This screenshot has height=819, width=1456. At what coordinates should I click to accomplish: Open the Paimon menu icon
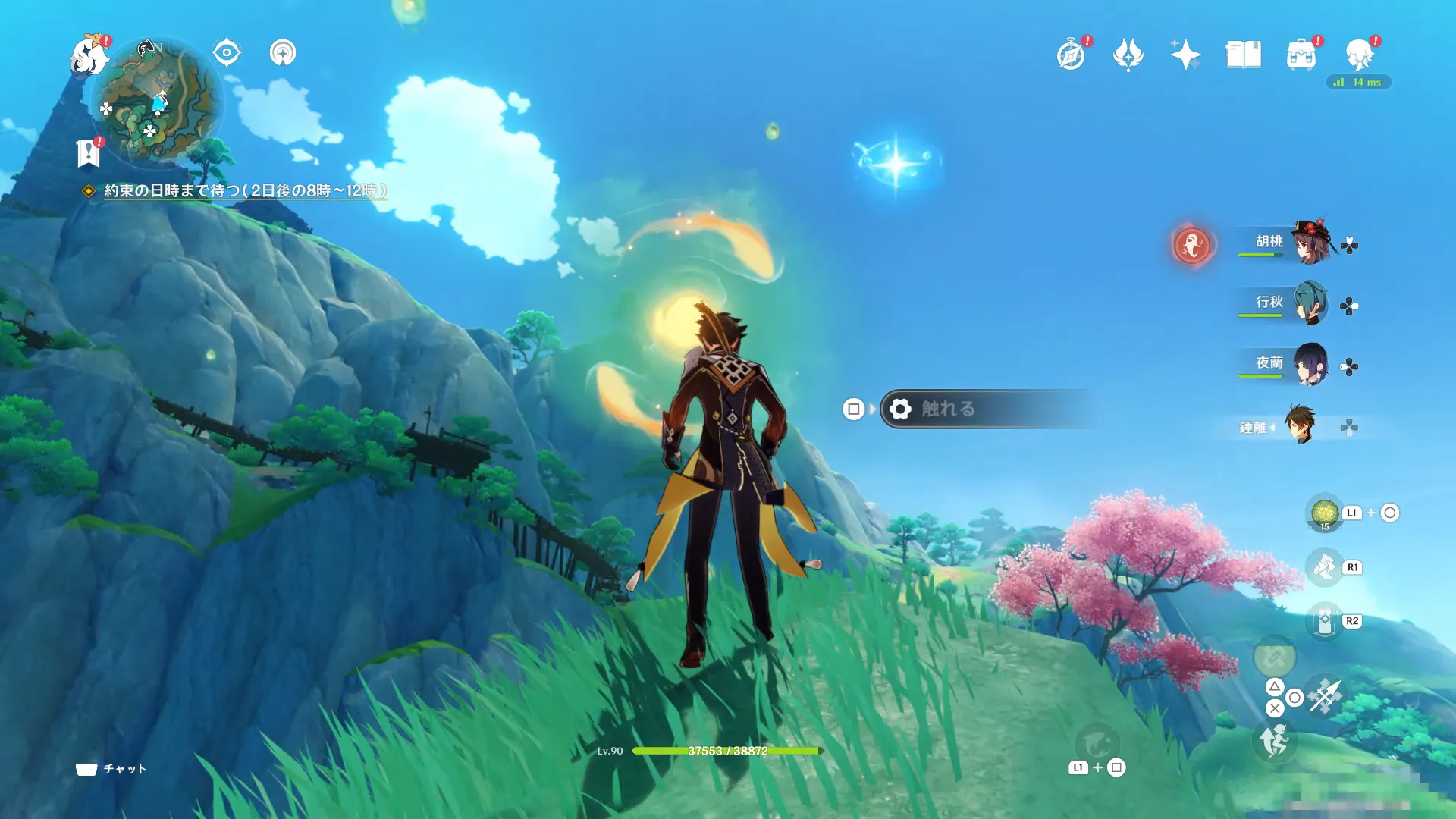coord(89,57)
